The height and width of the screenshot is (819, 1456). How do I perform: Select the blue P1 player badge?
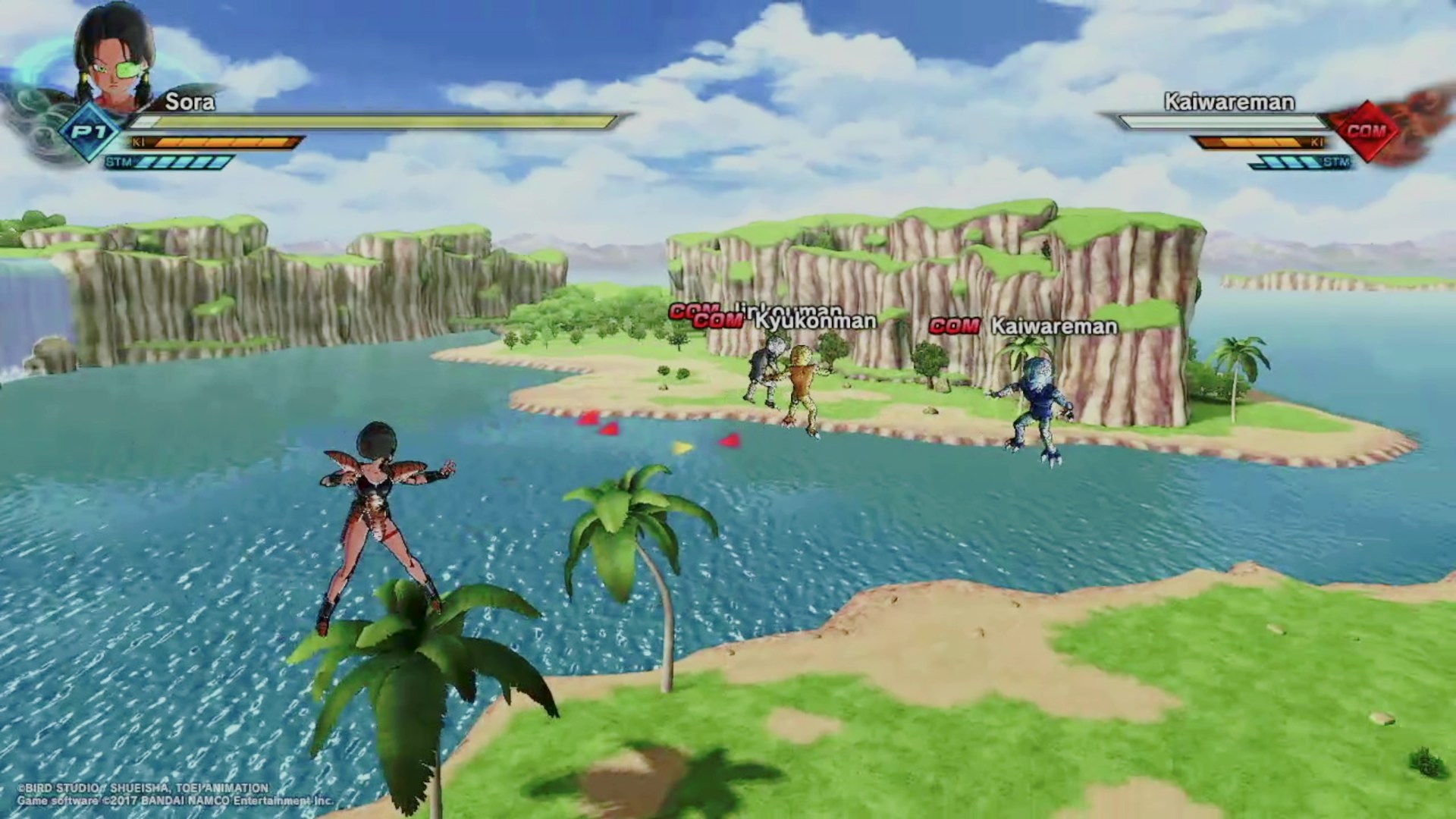(89, 133)
